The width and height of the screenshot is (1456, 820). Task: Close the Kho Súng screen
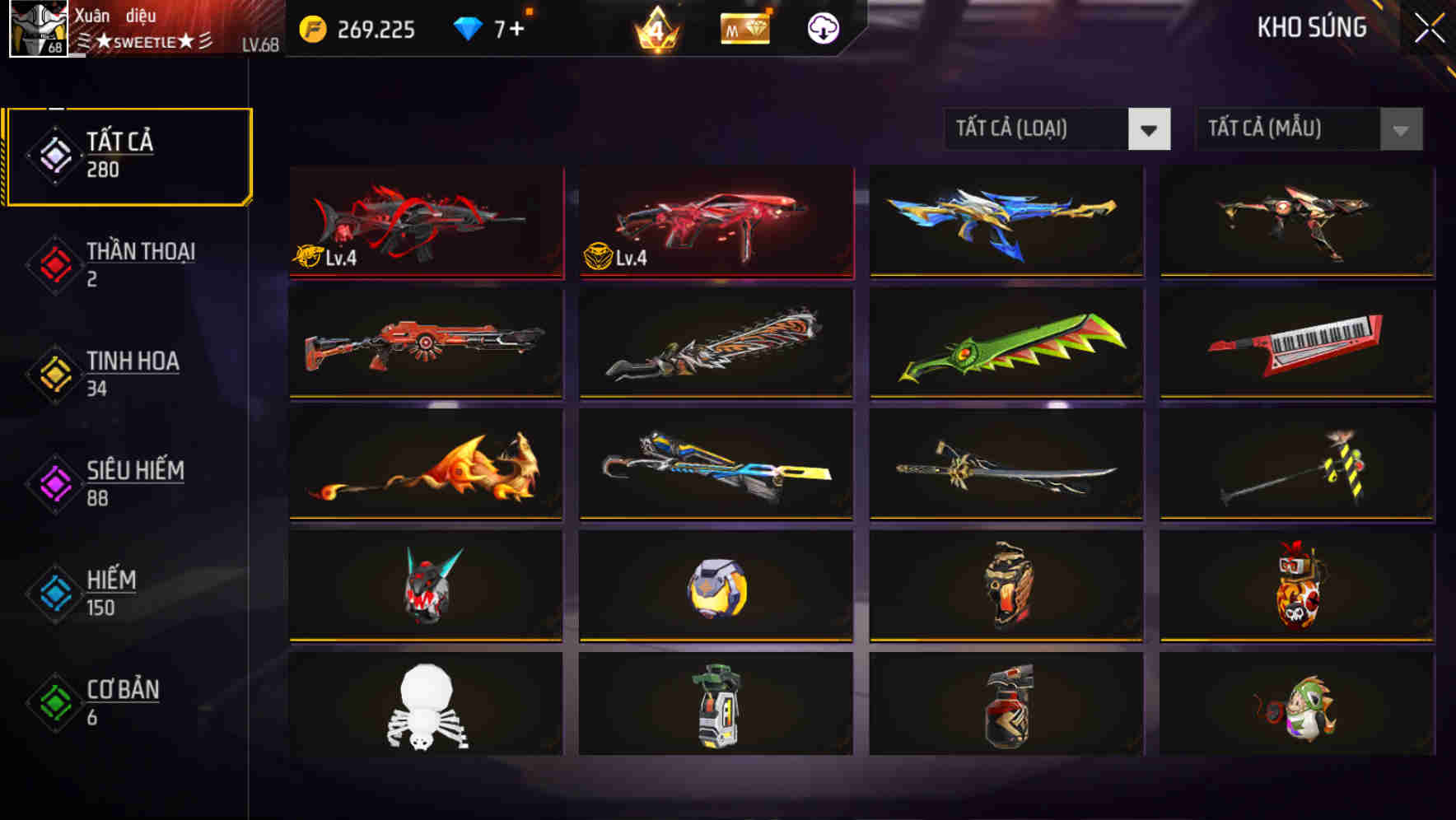pos(1431,26)
